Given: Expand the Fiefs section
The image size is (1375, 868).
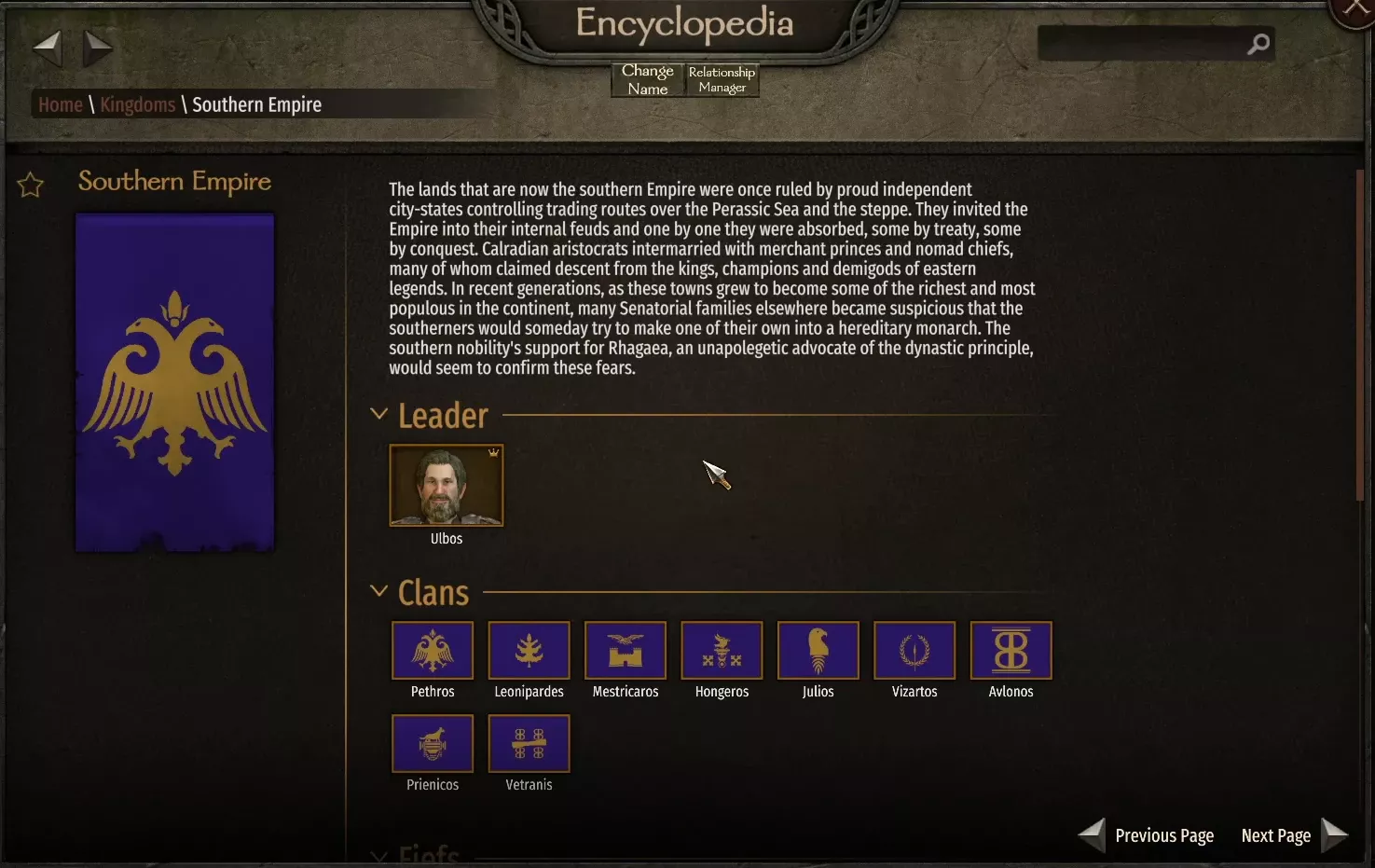Looking at the screenshot, I should coord(378,856).
